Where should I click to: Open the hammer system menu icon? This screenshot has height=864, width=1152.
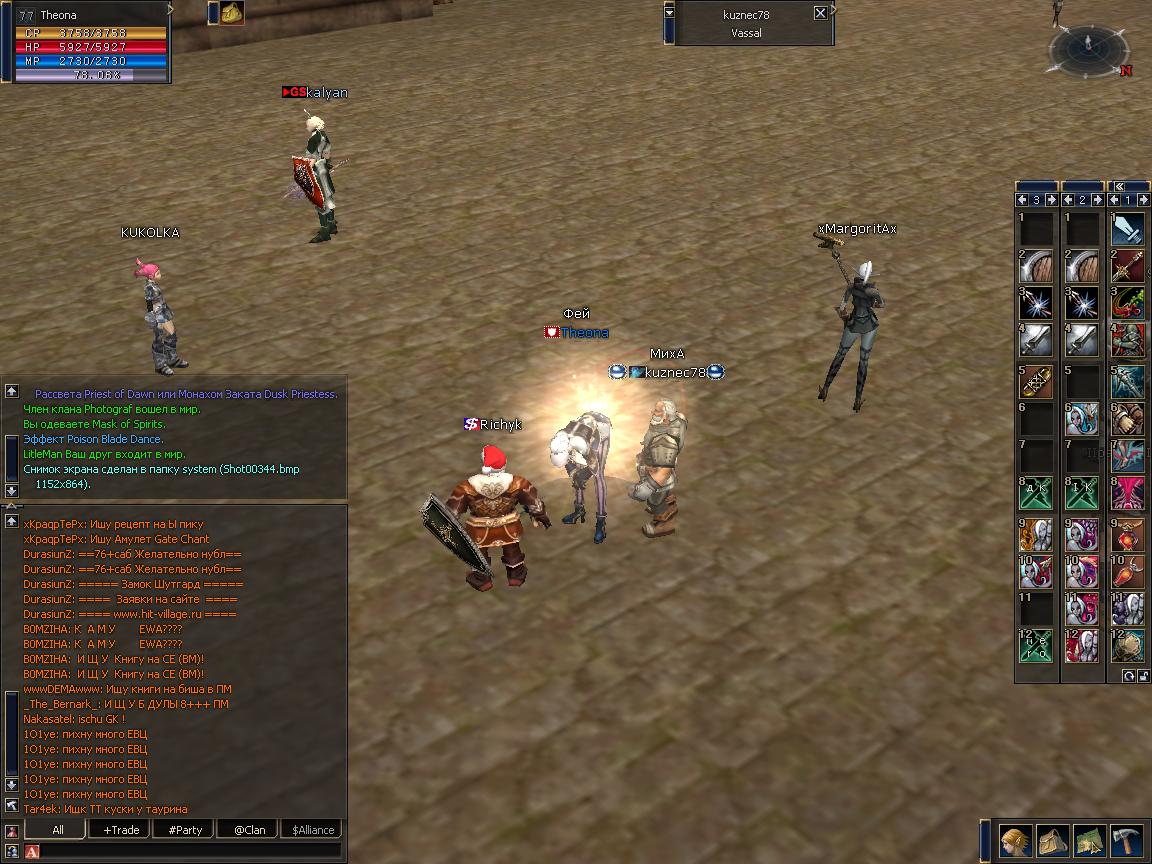pyautogui.click(x=1126, y=841)
